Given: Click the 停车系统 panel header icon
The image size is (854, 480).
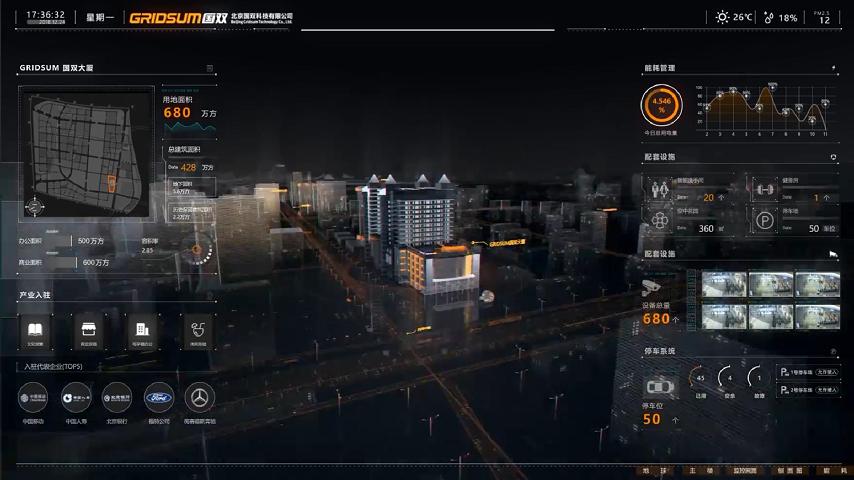Looking at the screenshot, I should 834,351.
